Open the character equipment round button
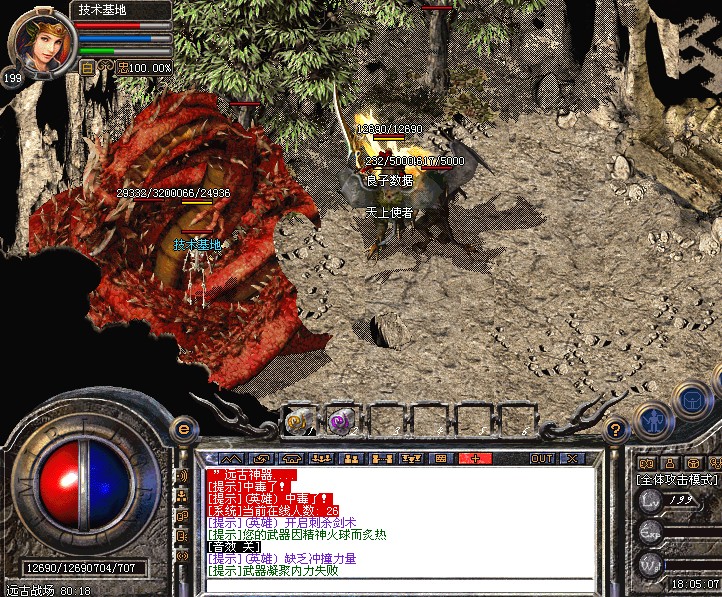Image resolution: width=722 pixels, height=597 pixels. tap(655, 420)
